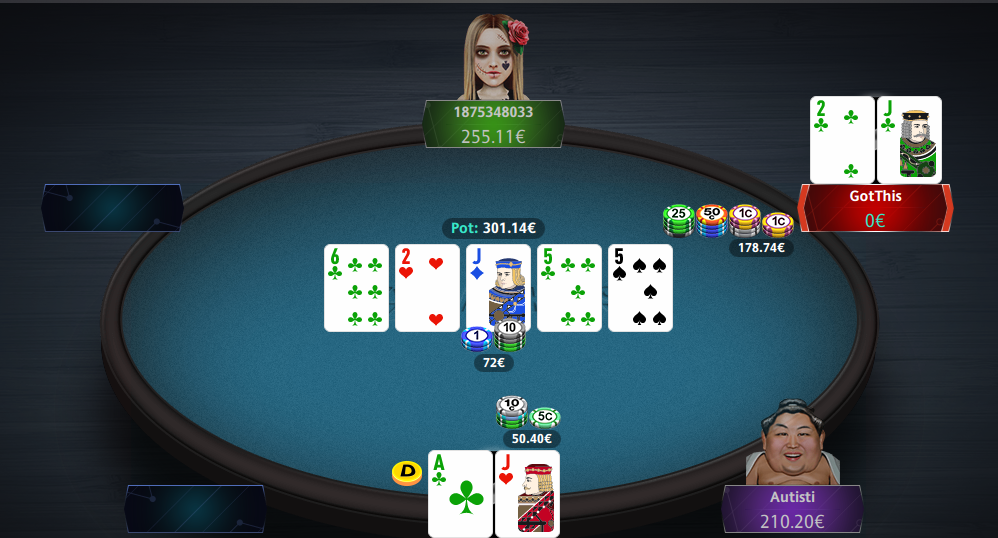The image size is (998, 538).
Task: Click the two of hearts board card
Action: (x=427, y=288)
